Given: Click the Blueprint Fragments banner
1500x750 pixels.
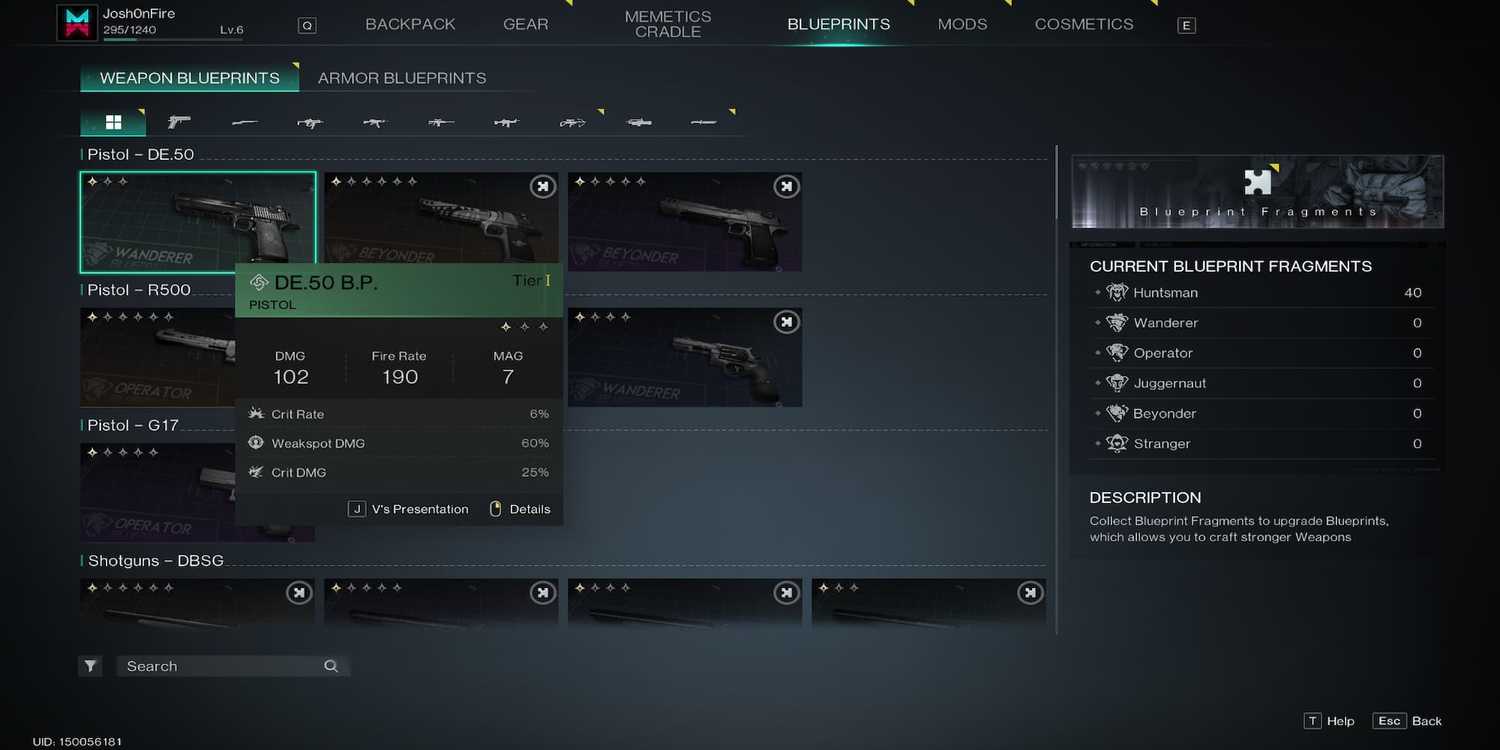Looking at the screenshot, I should point(1257,191).
